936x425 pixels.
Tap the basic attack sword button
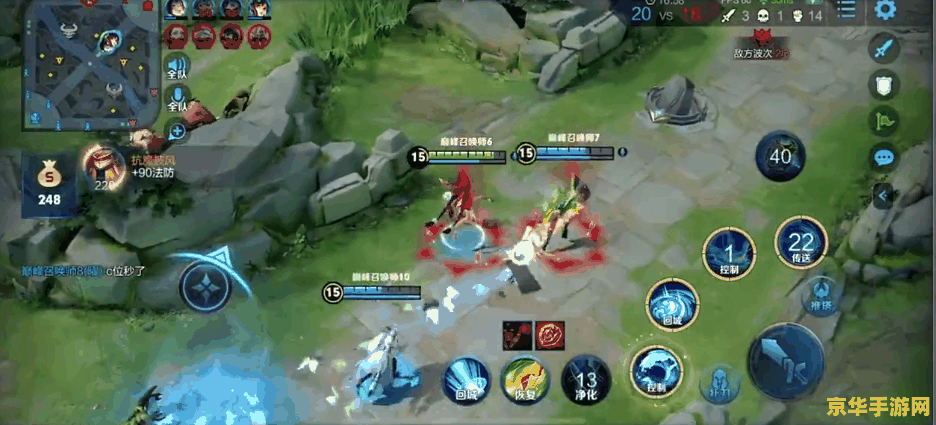click(786, 360)
